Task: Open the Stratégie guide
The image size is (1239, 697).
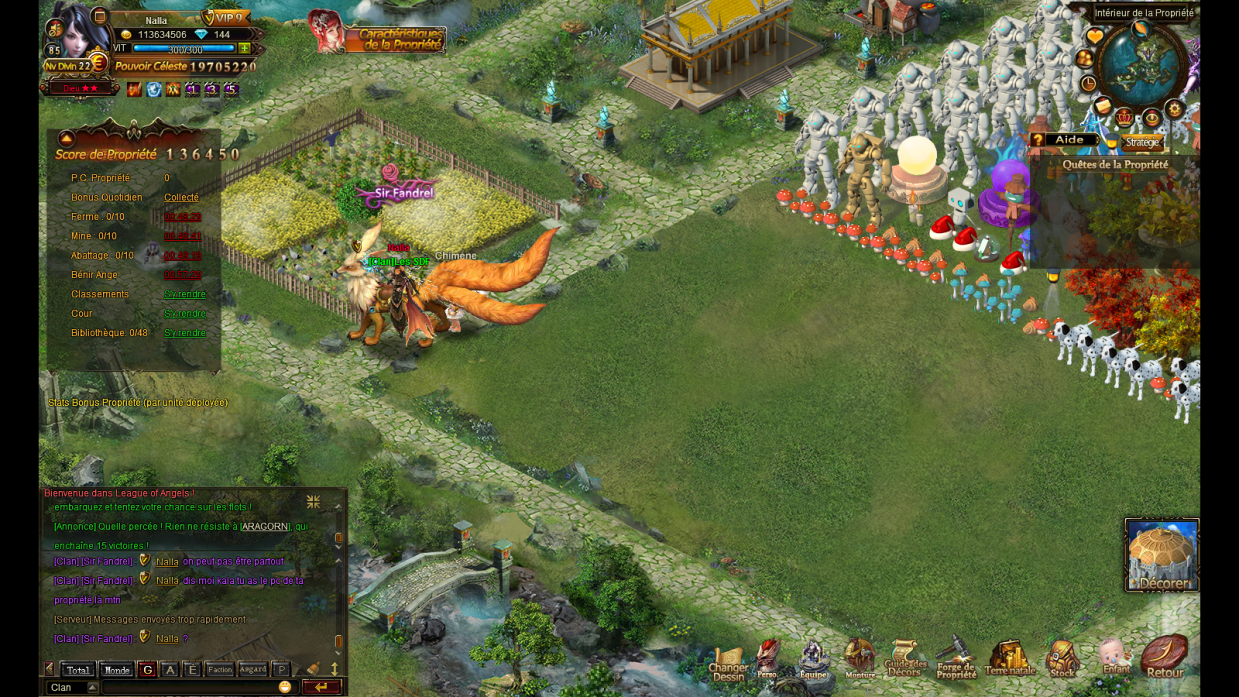Action: [x=1141, y=142]
